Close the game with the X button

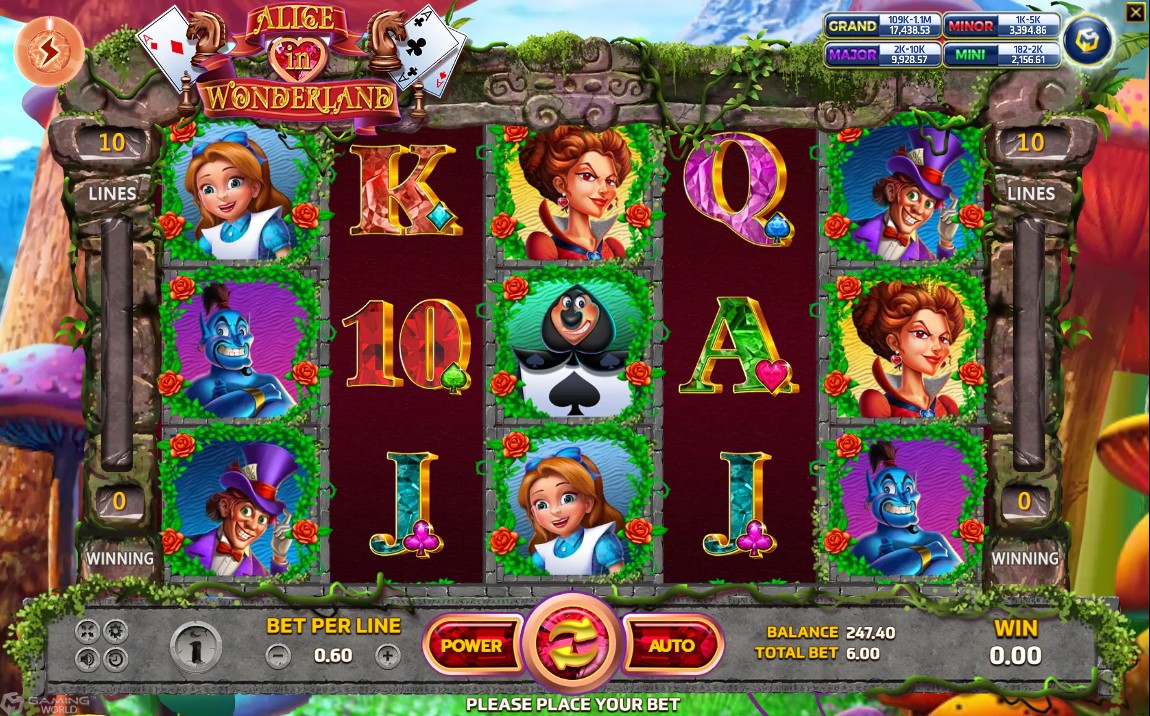click(1135, 12)
